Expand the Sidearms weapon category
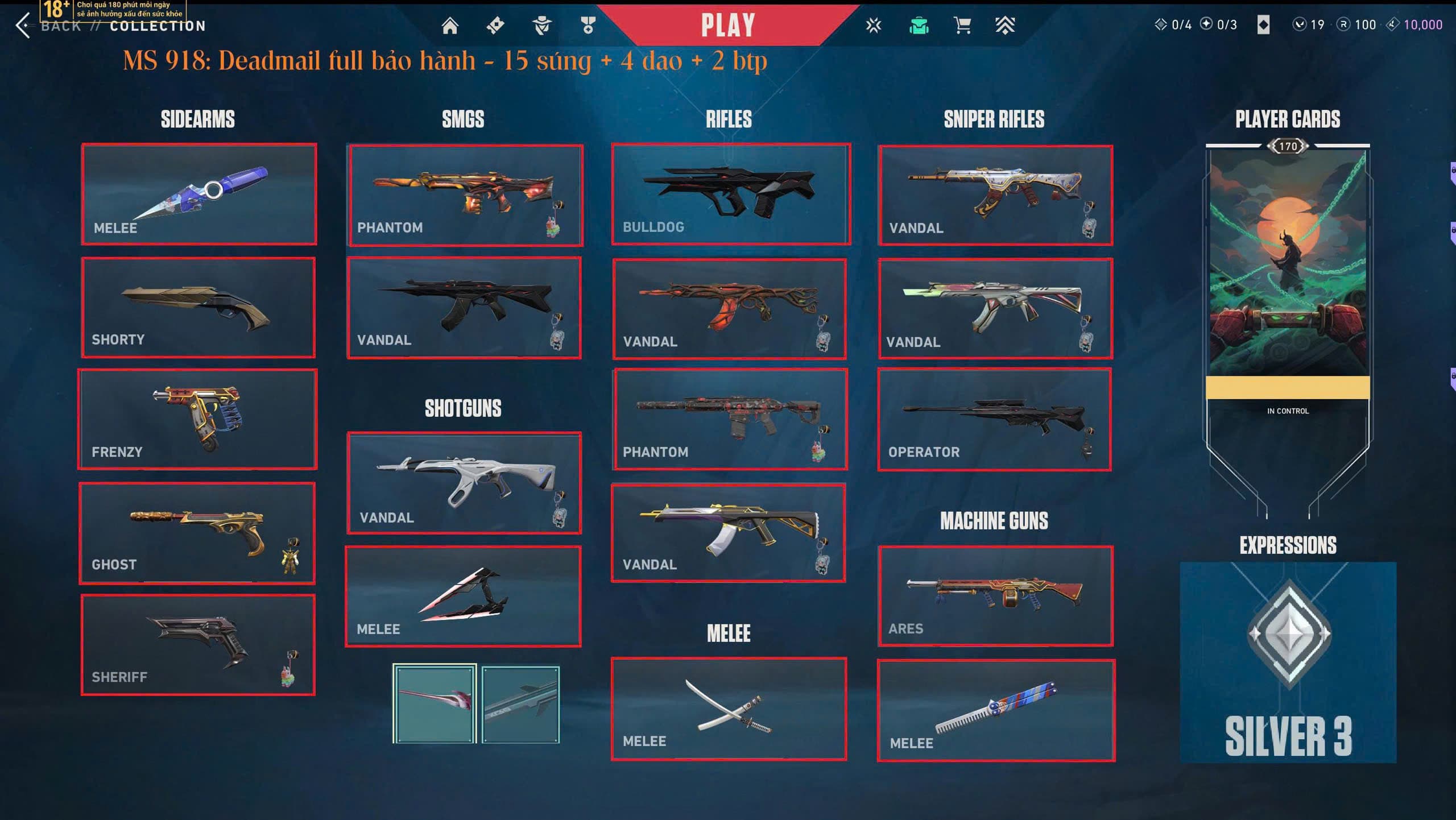 point(198,119)
